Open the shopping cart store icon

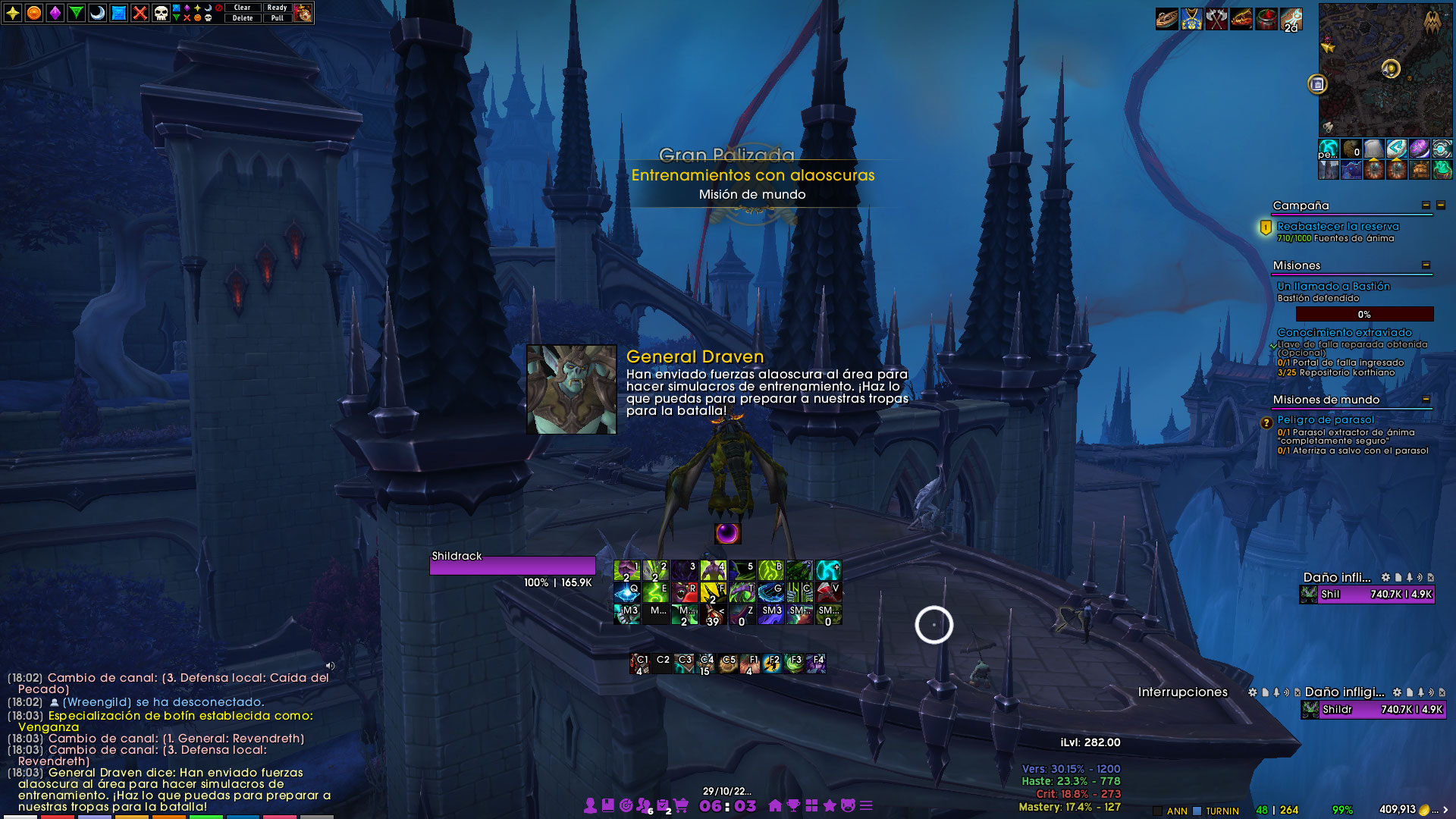(x=680, y=805)
